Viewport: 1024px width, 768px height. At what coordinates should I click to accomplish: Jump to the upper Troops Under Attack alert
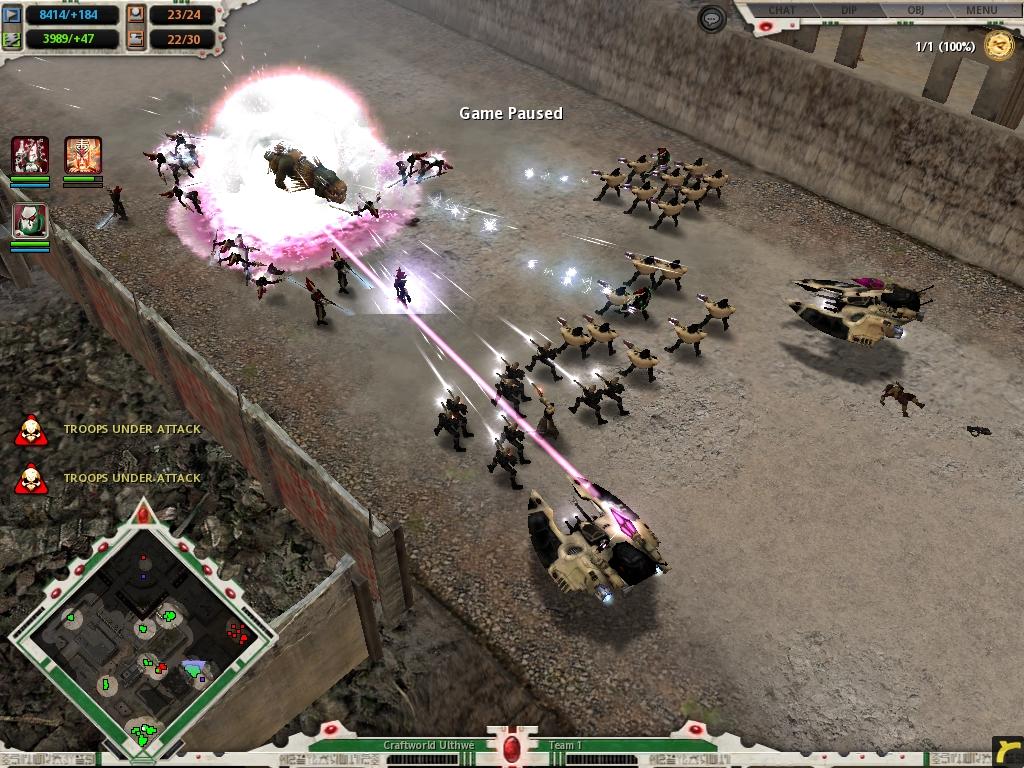click(31, 430)
